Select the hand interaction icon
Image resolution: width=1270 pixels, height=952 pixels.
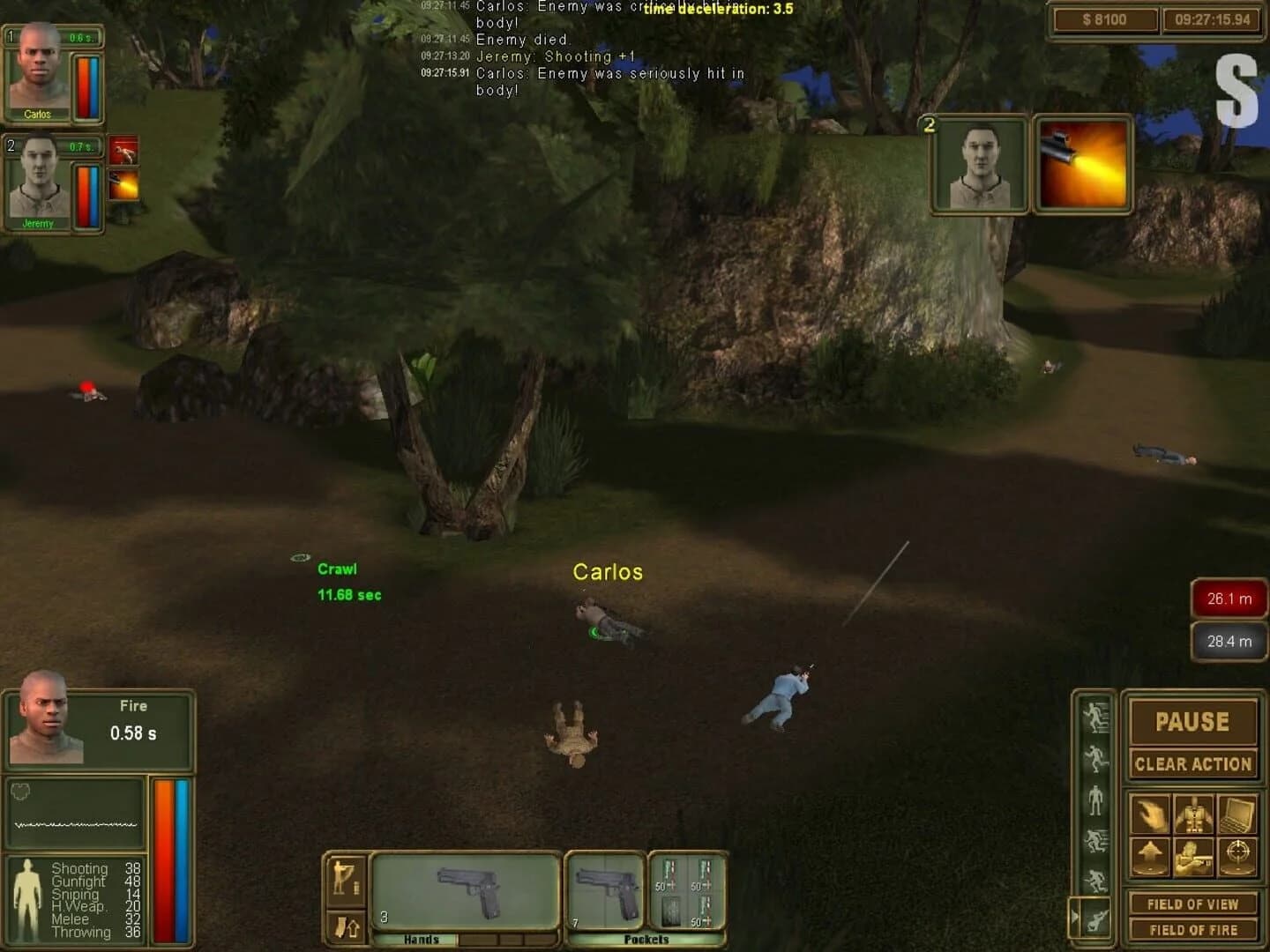[1148, 814]
